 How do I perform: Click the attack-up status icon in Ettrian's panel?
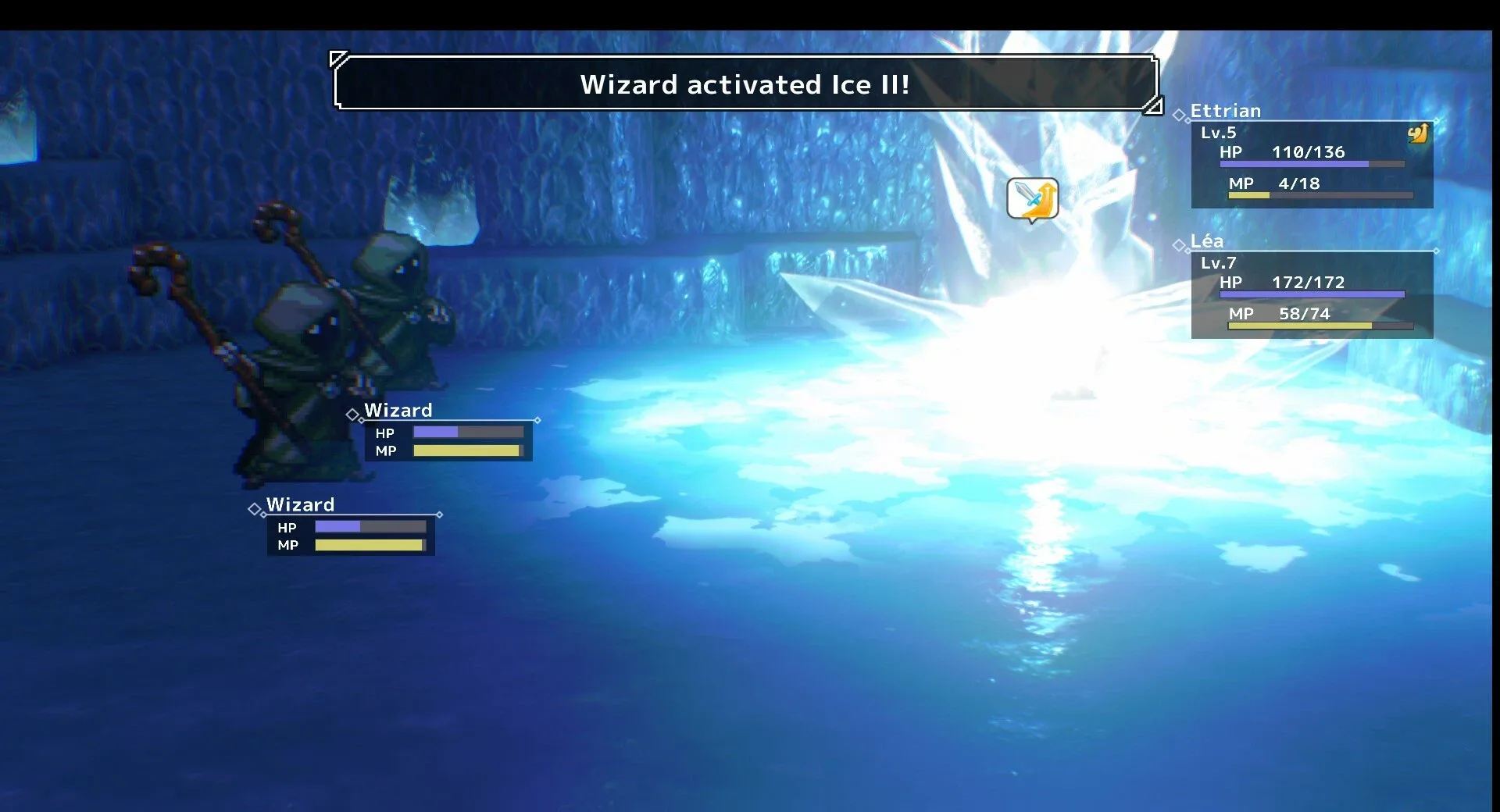pyautogui.click(x=1418, y=131)
